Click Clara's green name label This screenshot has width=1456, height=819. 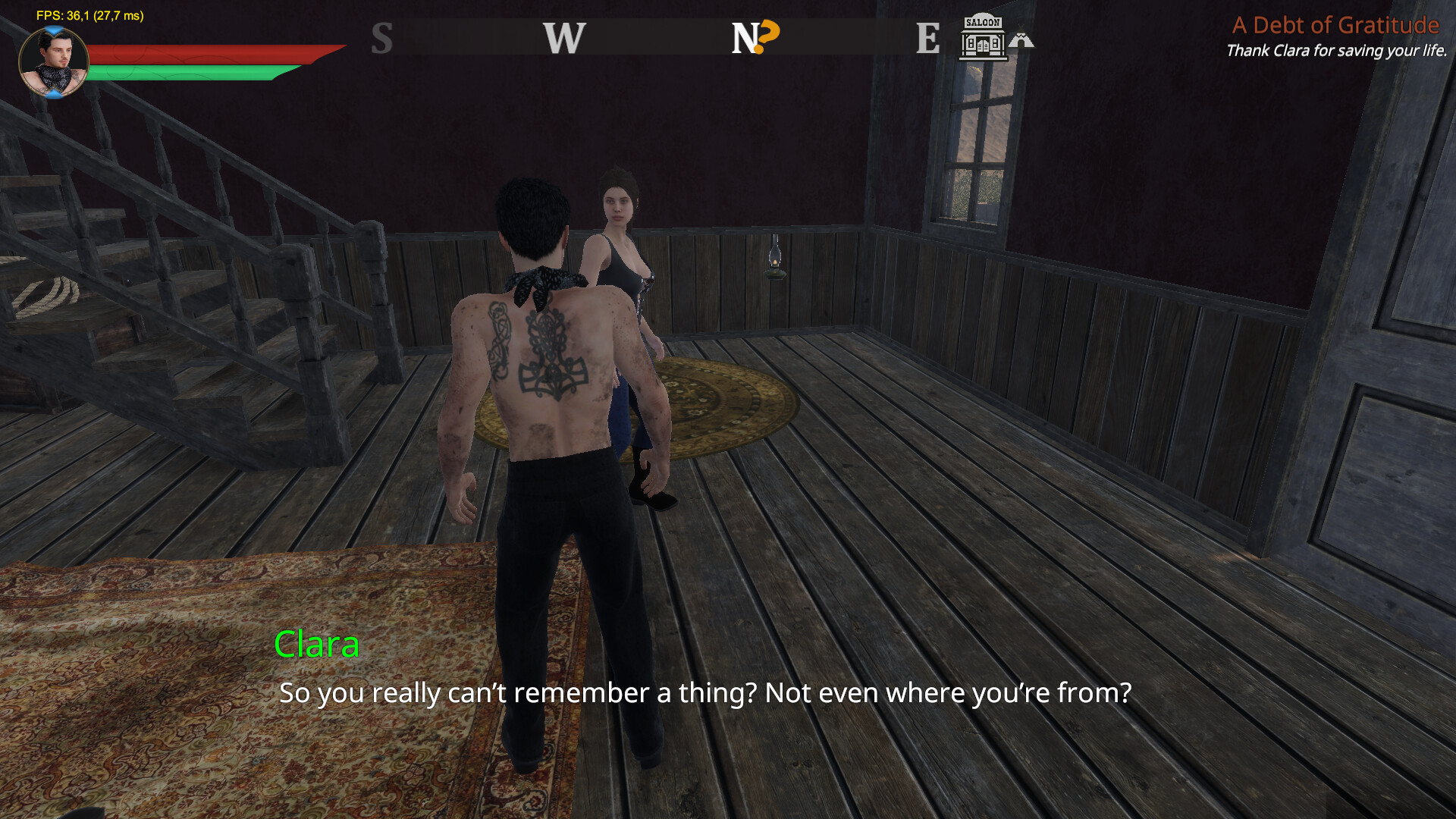[x=316, y=646]
